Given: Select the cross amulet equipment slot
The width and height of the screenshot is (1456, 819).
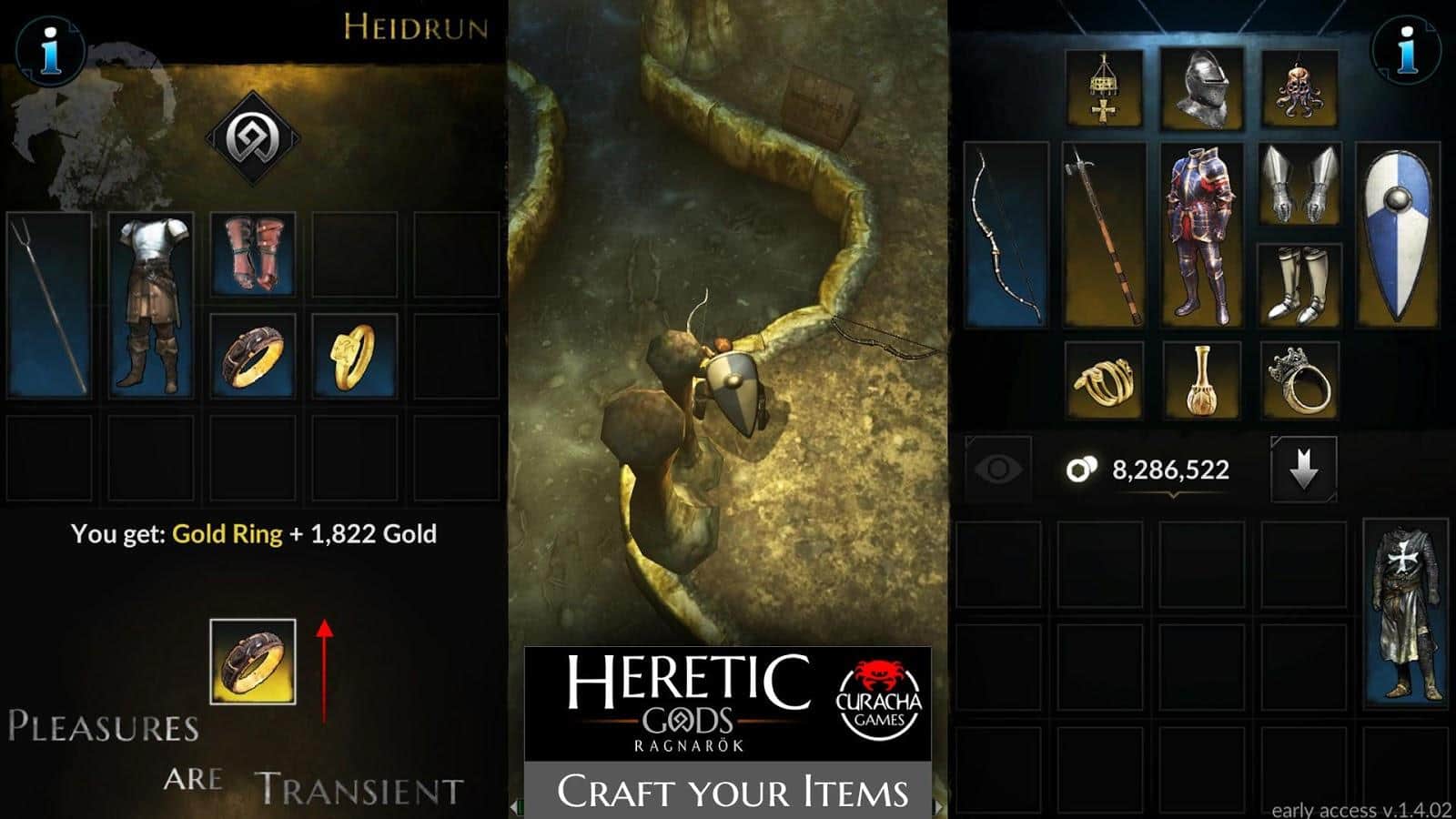Looking at the screenshot, I should coord(1104,89).
